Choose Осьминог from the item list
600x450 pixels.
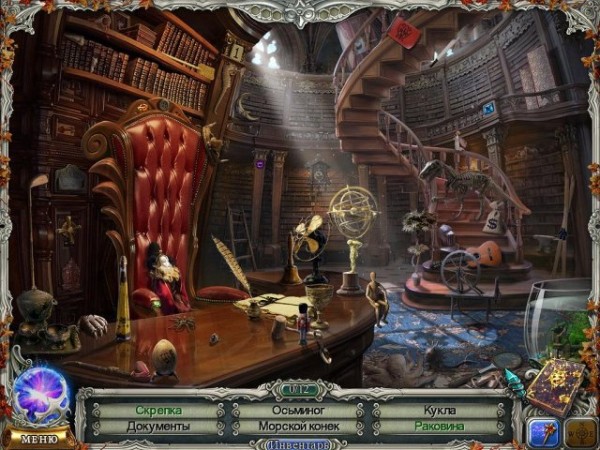pyautogui.click(x=297, y=410)
